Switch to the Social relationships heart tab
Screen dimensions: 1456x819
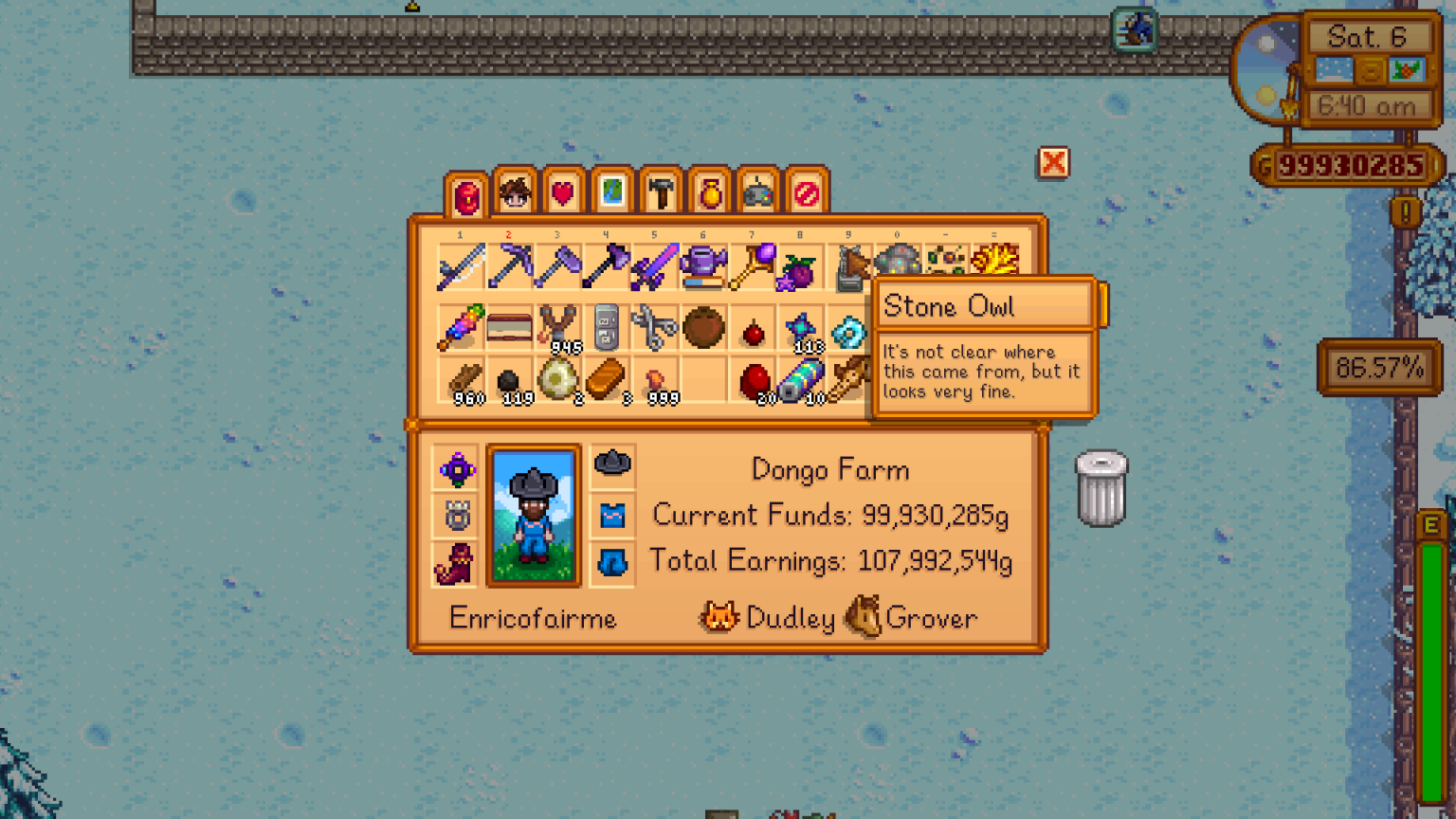pyautogui.click(x=562, y=192)
